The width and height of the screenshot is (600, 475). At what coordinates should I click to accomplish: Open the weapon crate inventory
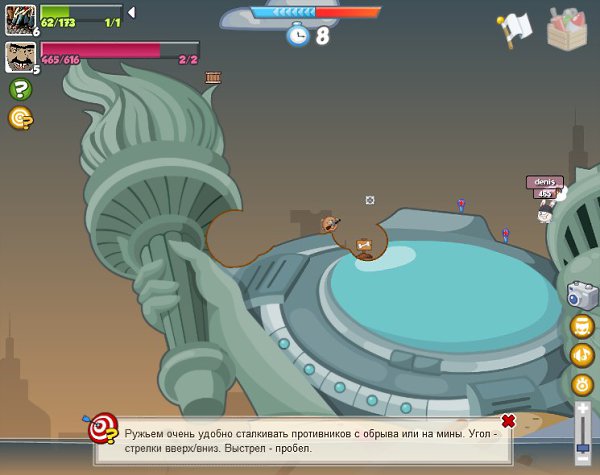(568, 28)
